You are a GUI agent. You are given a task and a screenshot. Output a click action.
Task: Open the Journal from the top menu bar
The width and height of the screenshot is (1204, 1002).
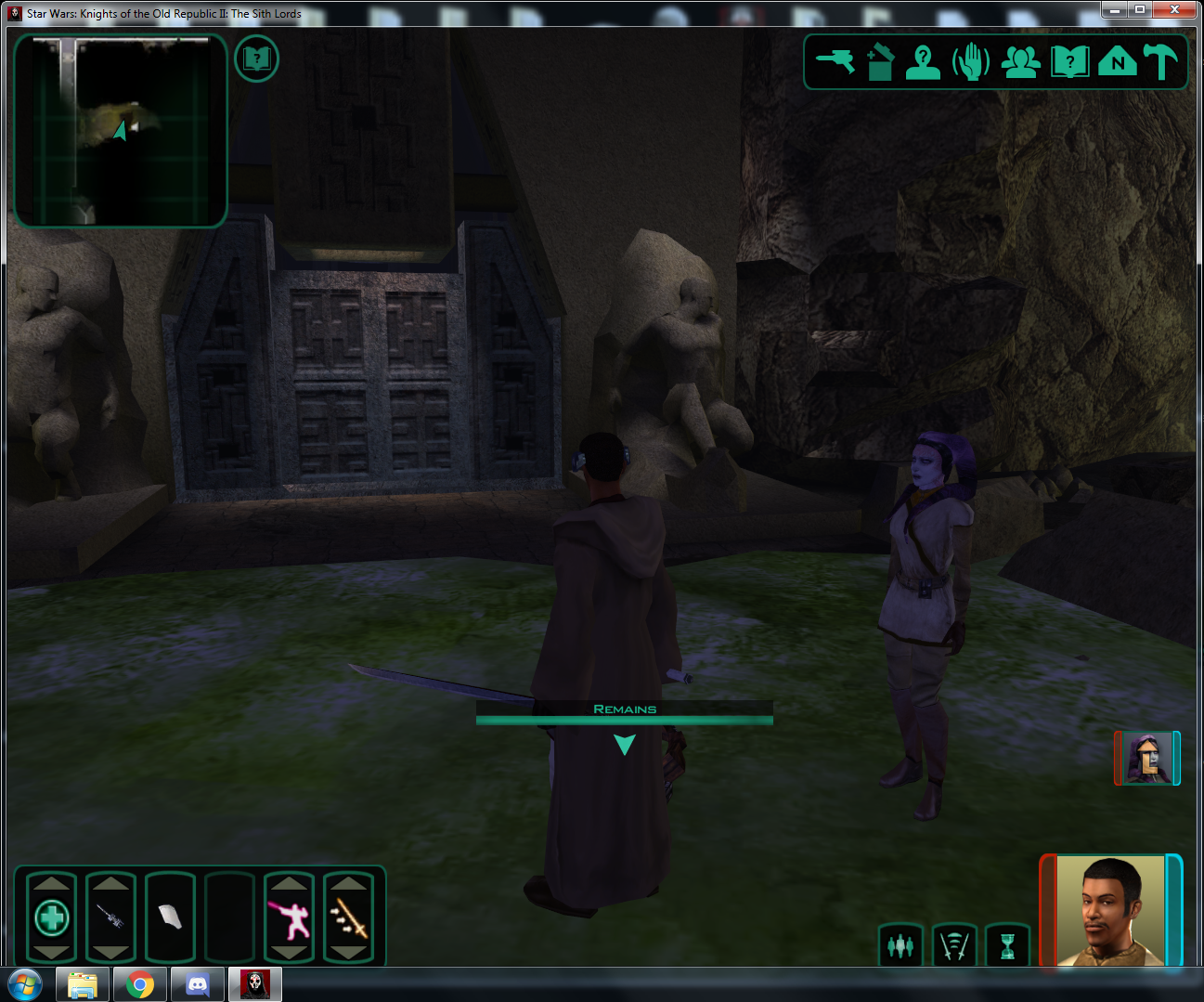point(1069,62)
